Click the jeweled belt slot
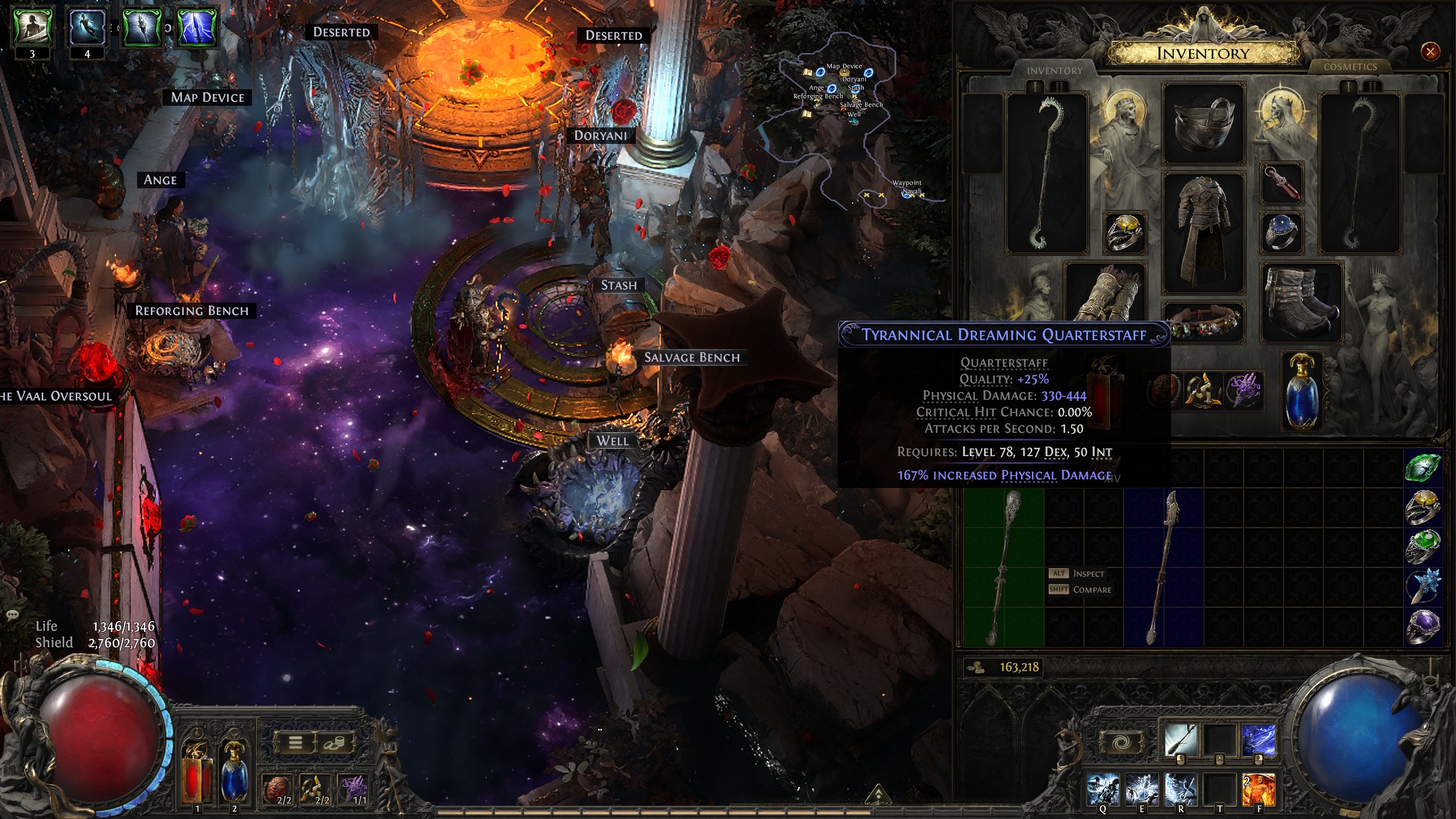Screen dimensions: 1456x819 tap(1203, 322)
